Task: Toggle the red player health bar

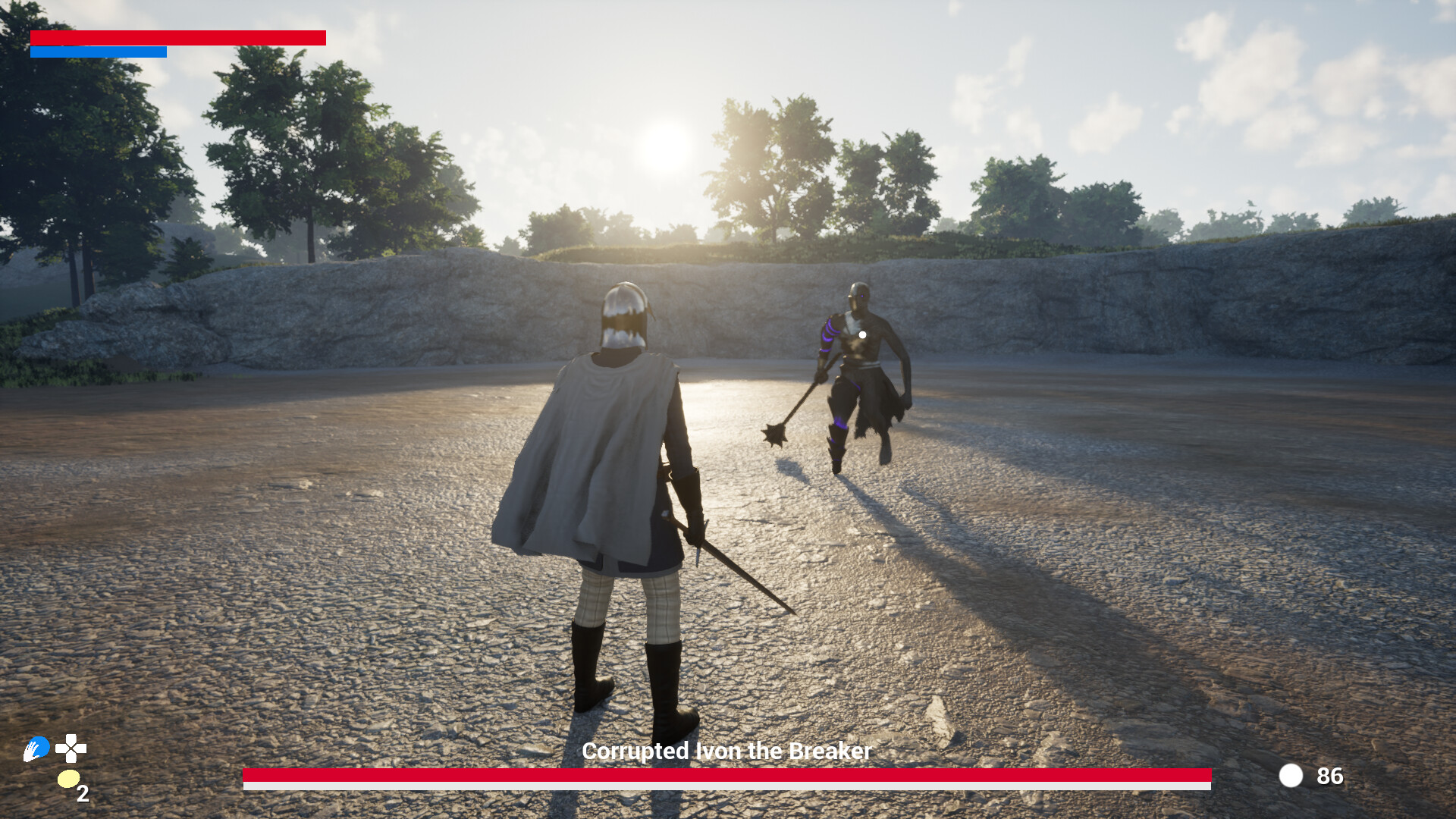Action: [178, 37]
